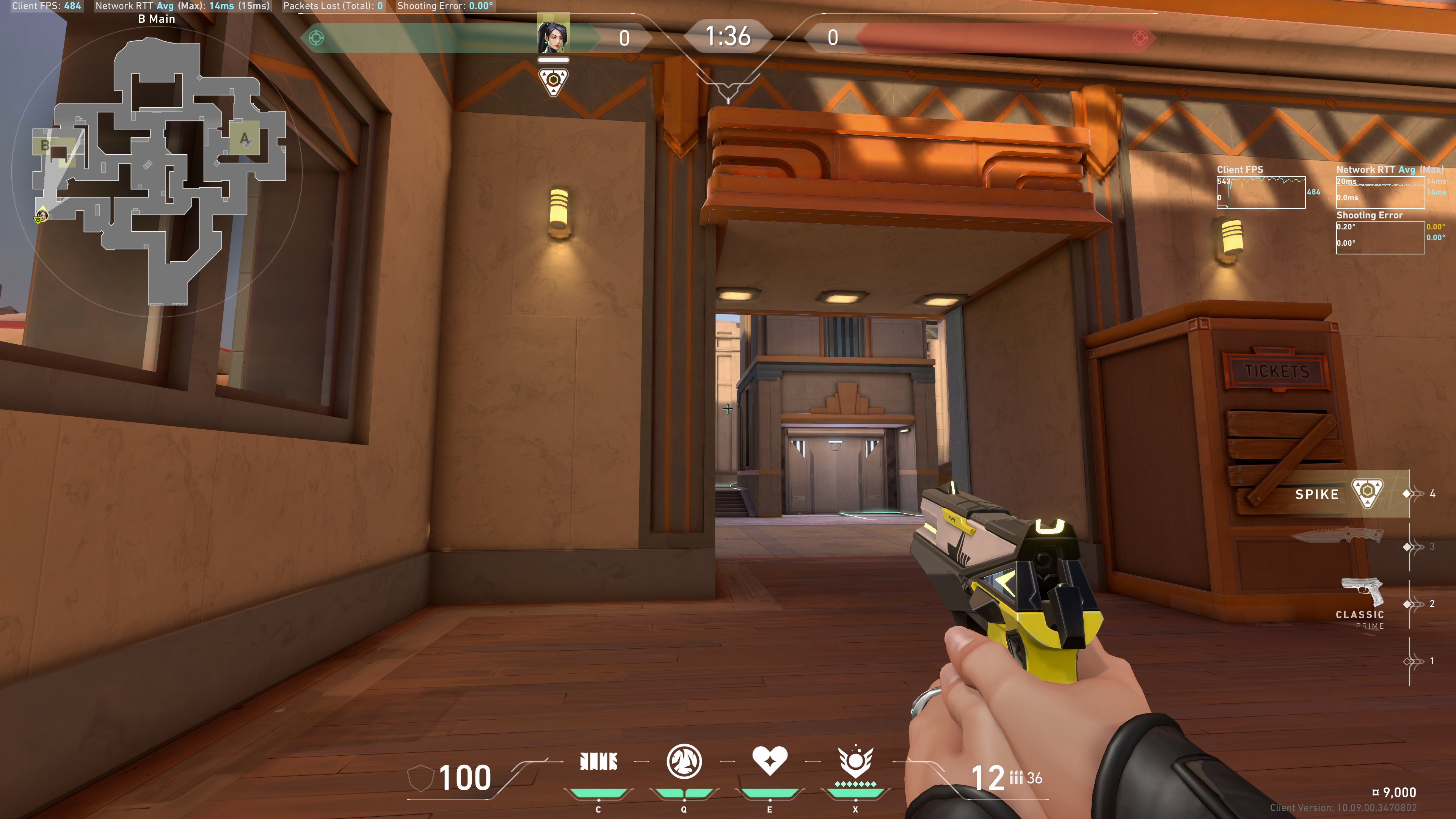
Task: Select the B site marker on minimap
Action: [45, 146]
